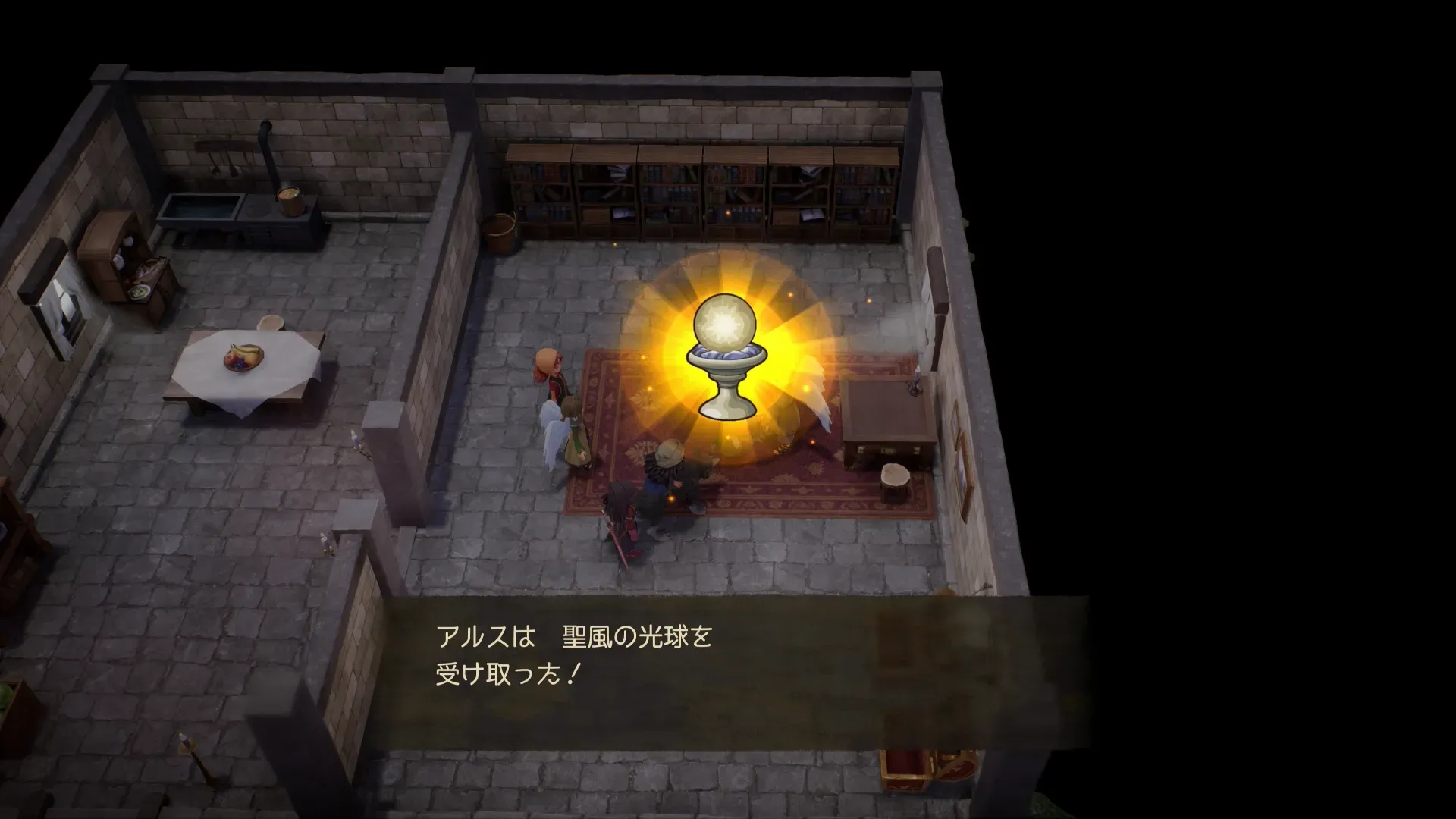Select the fruit bowl on the dining table
The image size is (1456, 819).
241,356
